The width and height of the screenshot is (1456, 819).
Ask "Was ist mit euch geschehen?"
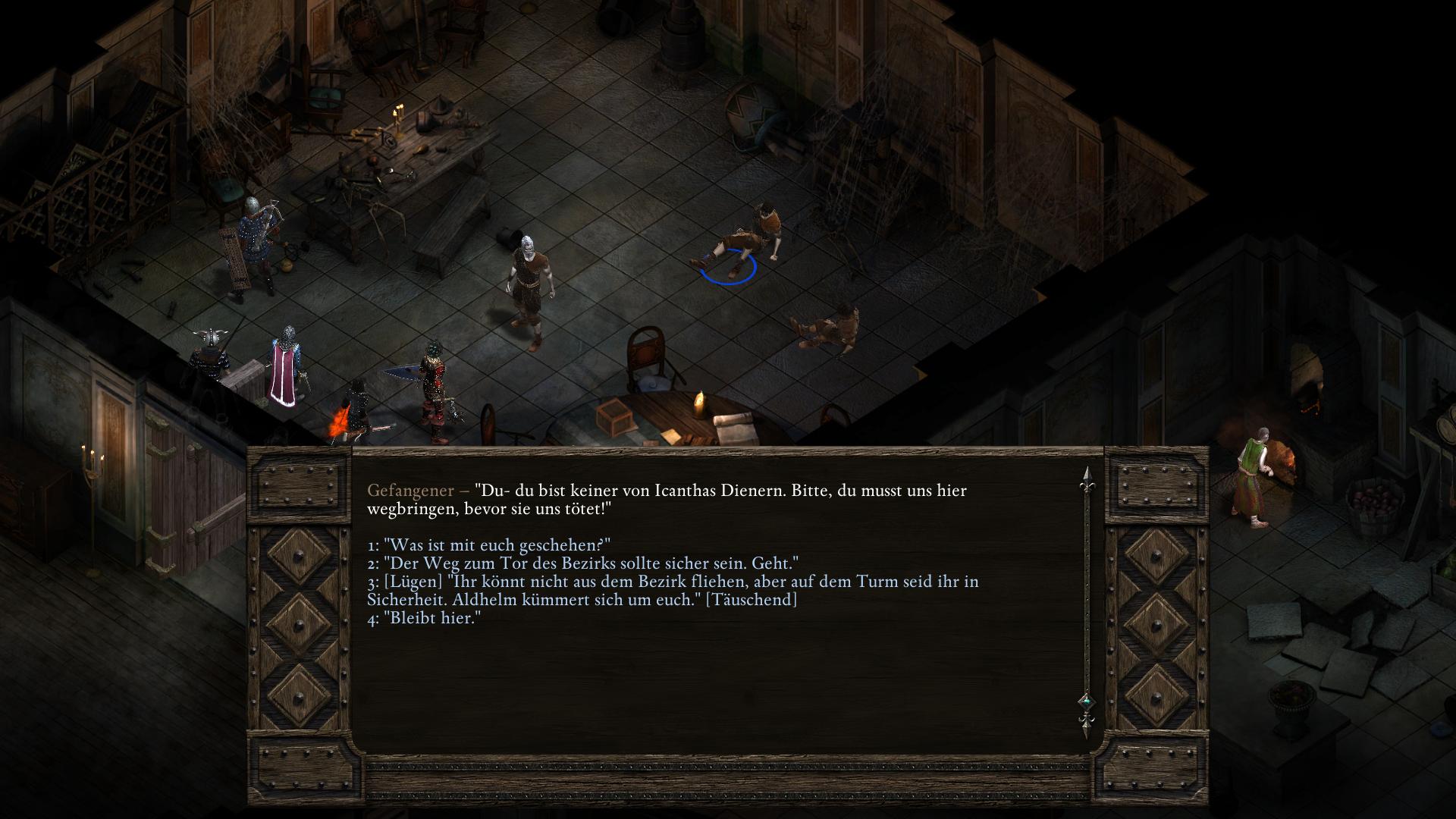(489, 545)
